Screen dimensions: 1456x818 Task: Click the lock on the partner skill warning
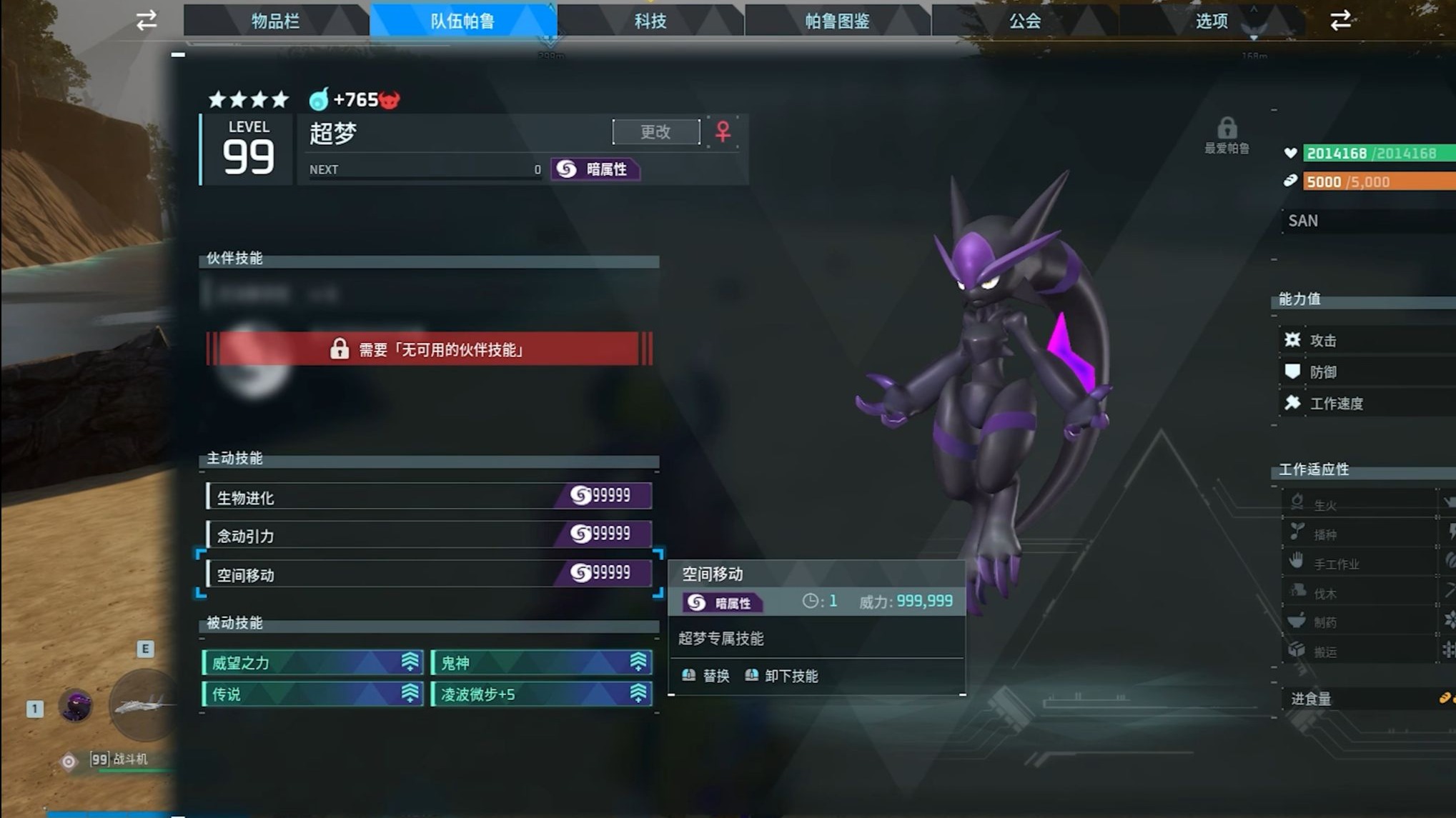click(338, 350)
